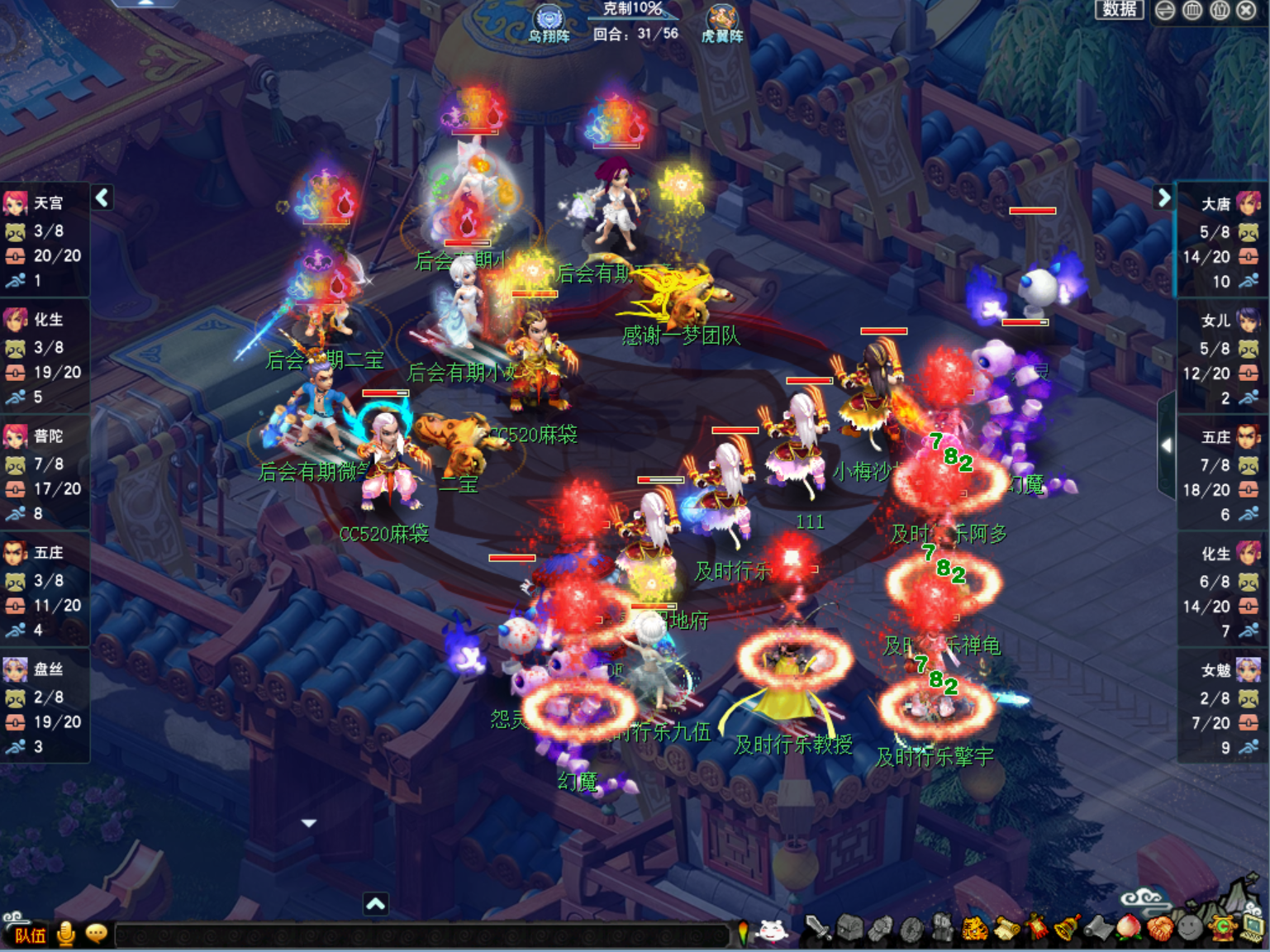Select the 普陀 player row
This screenshot has height=952, width=1270.
(45, 473)
